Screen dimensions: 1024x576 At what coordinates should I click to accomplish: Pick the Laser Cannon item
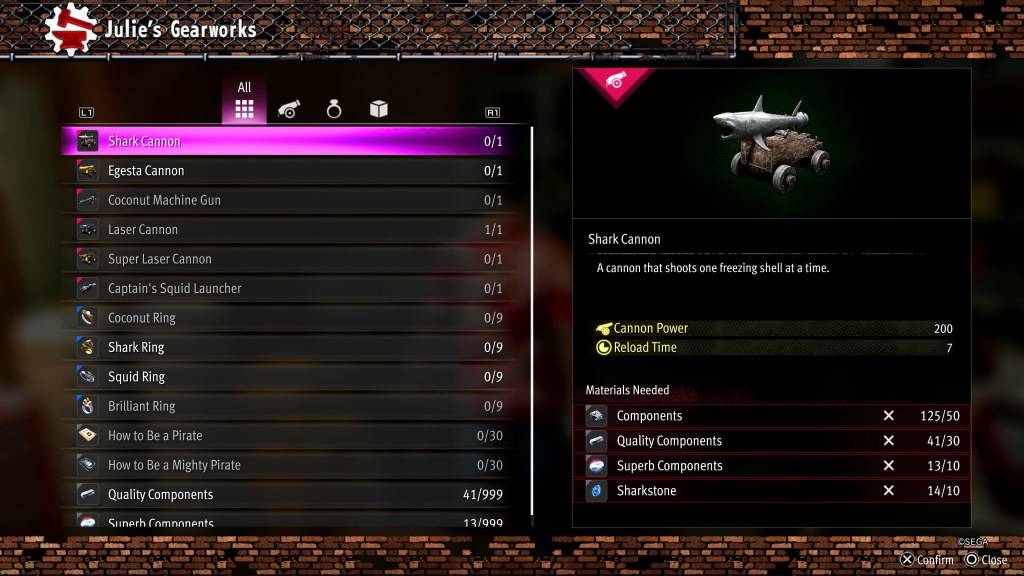pyautogui.click(x=290, y=230)
